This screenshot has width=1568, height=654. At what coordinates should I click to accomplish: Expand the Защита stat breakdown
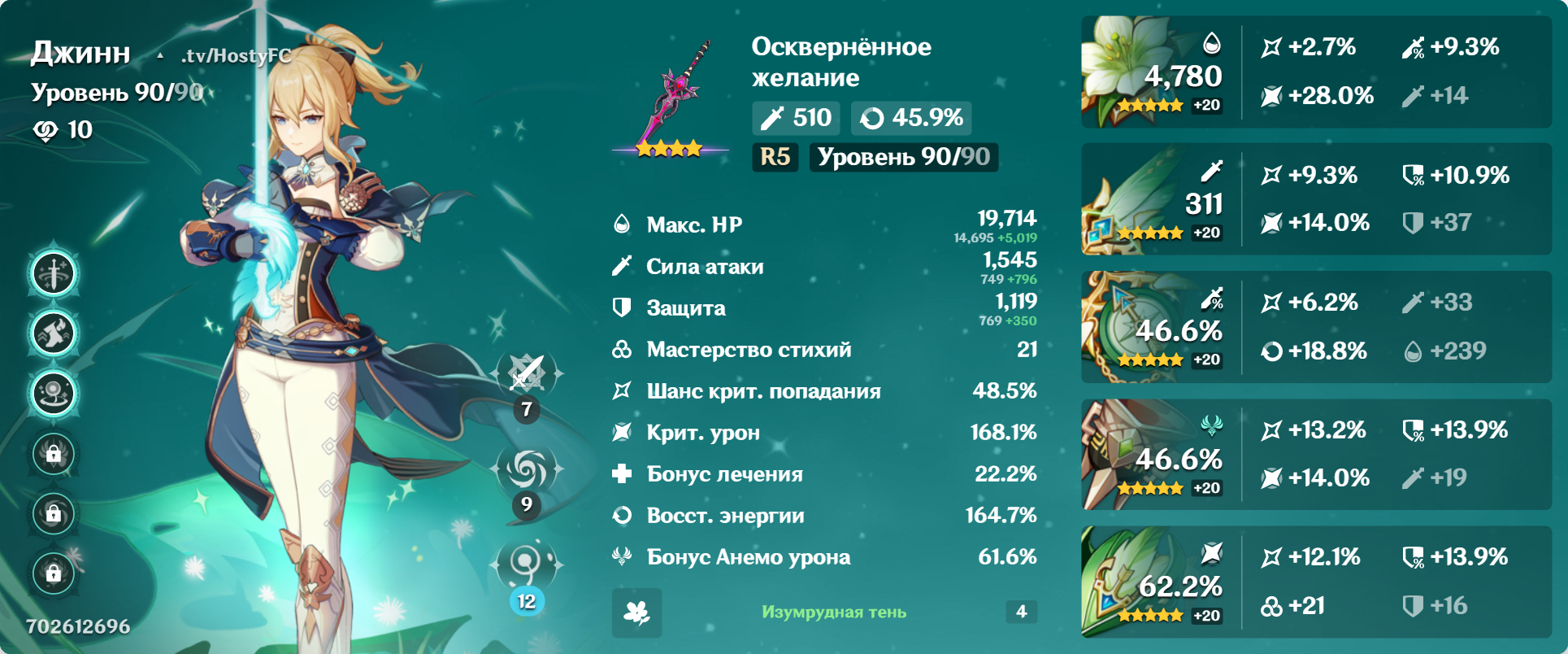[x=813, y=307]
